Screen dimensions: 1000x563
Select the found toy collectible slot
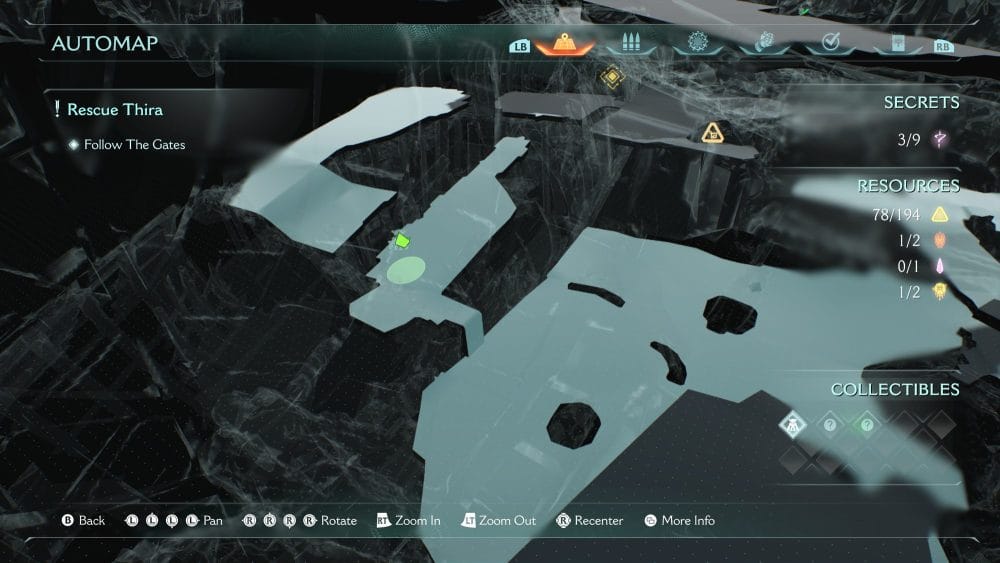pyautogui.click(x=792, y=424)
